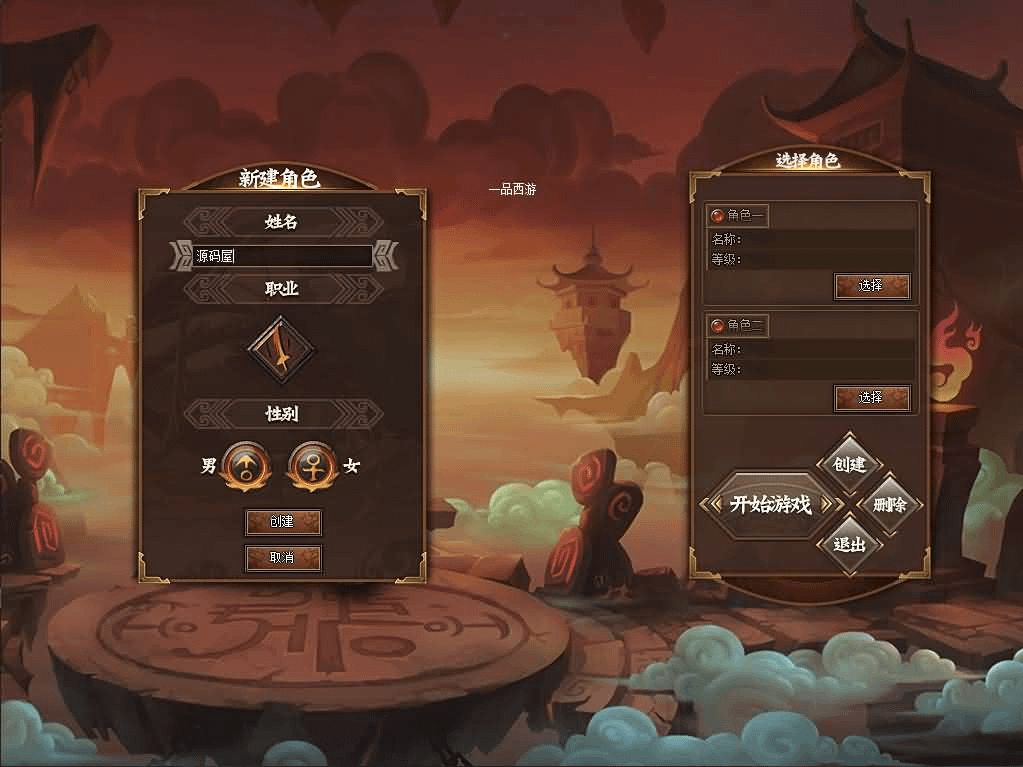The image size is (1023, 767).
Task: Select the sword class icon
Action: [281, 350]
